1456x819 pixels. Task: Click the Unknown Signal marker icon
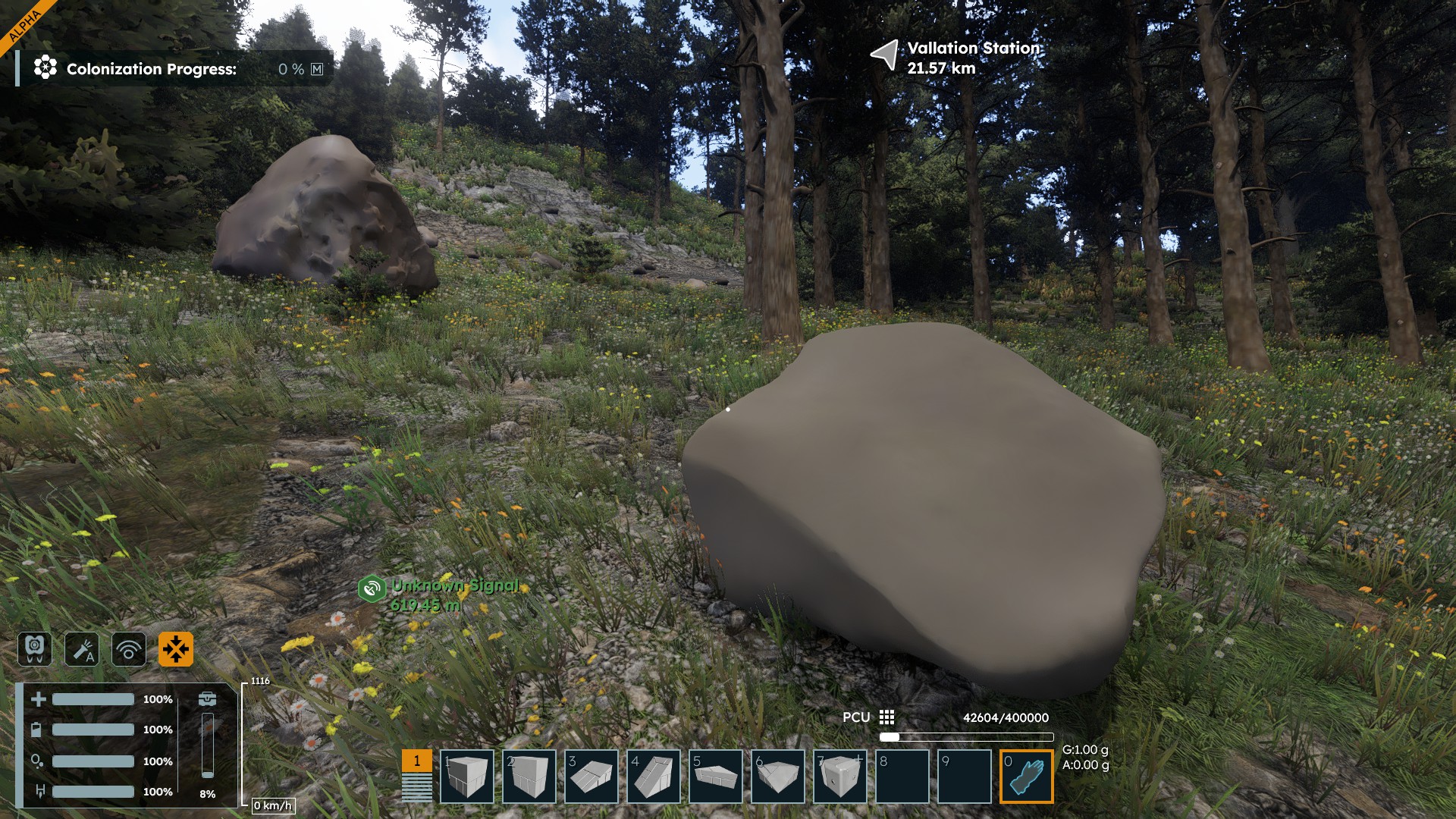pos(372,588)
